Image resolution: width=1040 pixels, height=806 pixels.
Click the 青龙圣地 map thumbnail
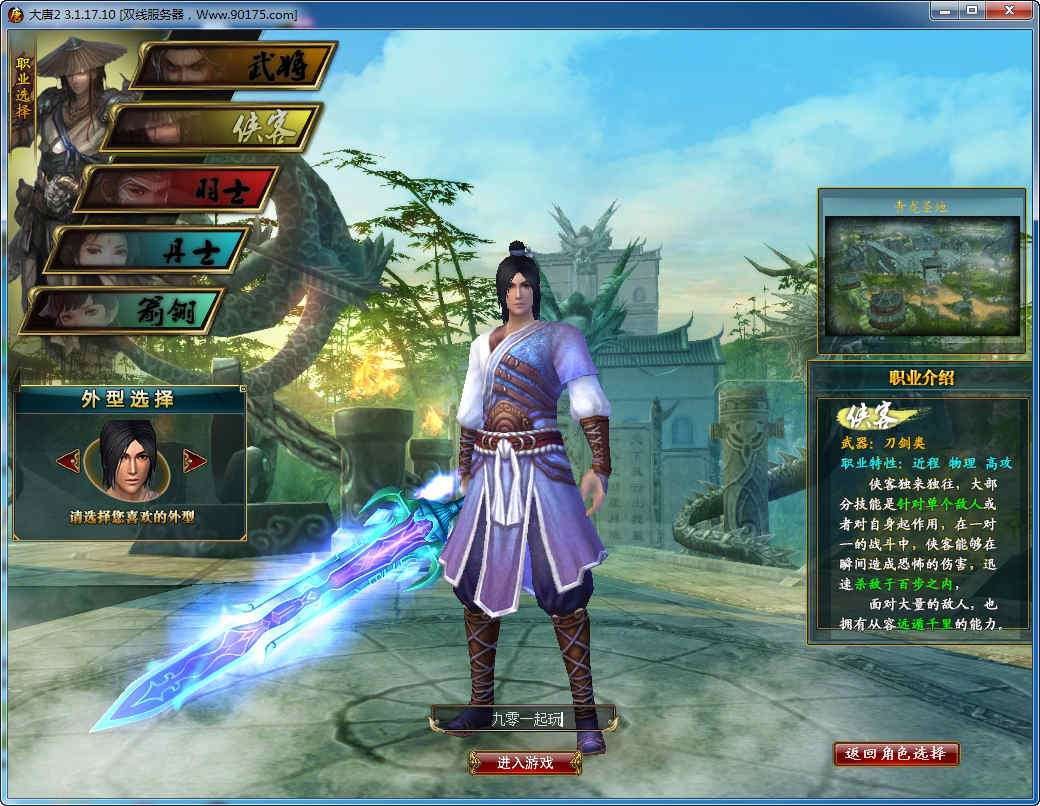(x=921, y=274)
